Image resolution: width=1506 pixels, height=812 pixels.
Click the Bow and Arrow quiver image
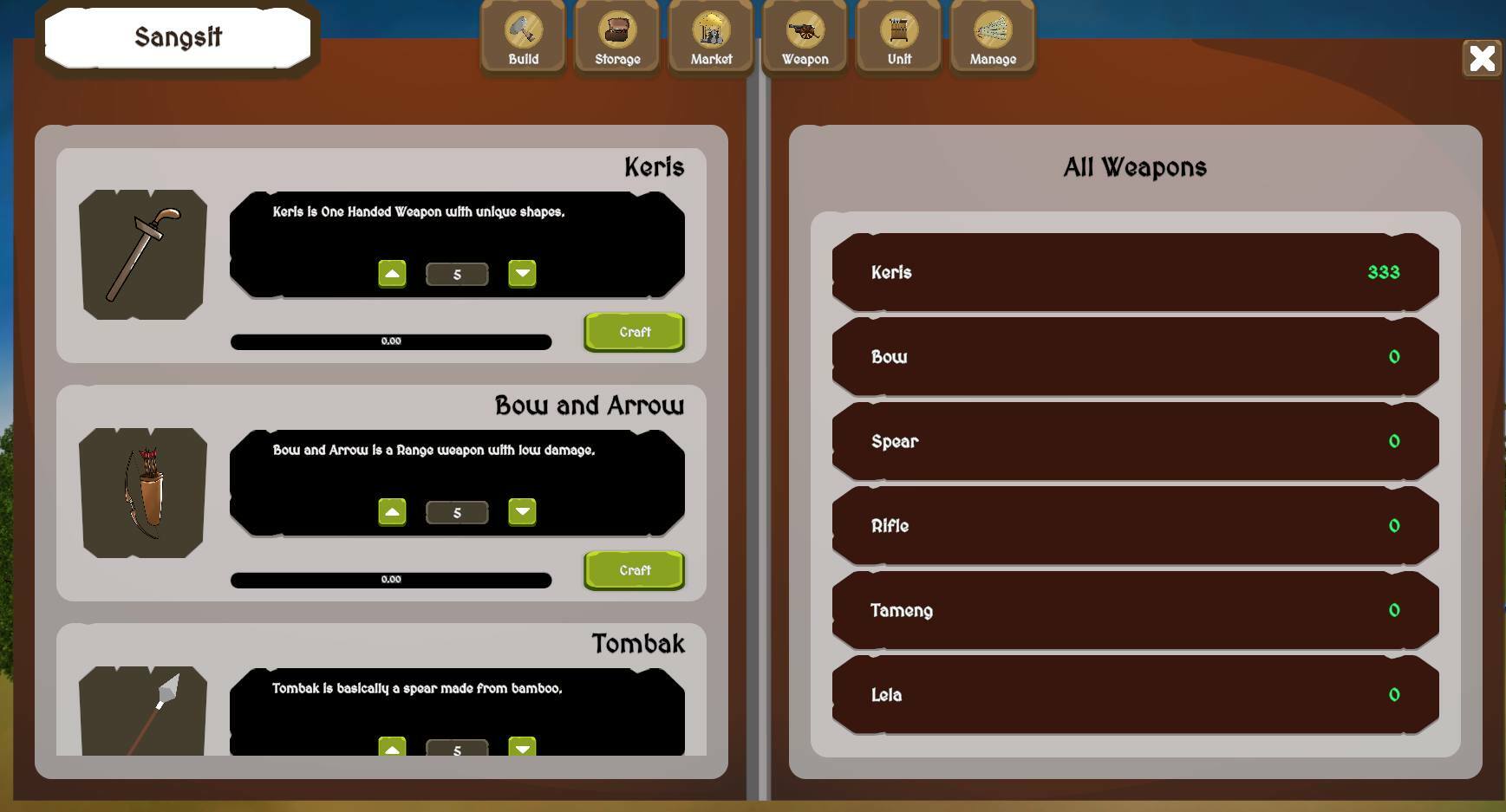click(x=143, y=494)
